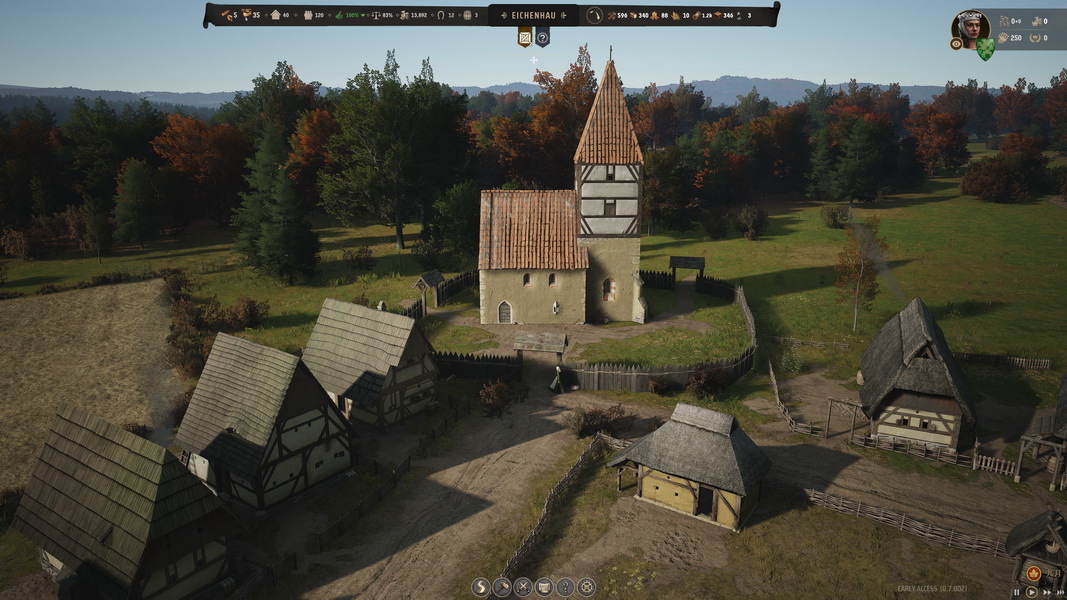The height and width of the screenshot is (600, 1067).
Task: Pause the game speed
Action: (x=1018, y=592)
